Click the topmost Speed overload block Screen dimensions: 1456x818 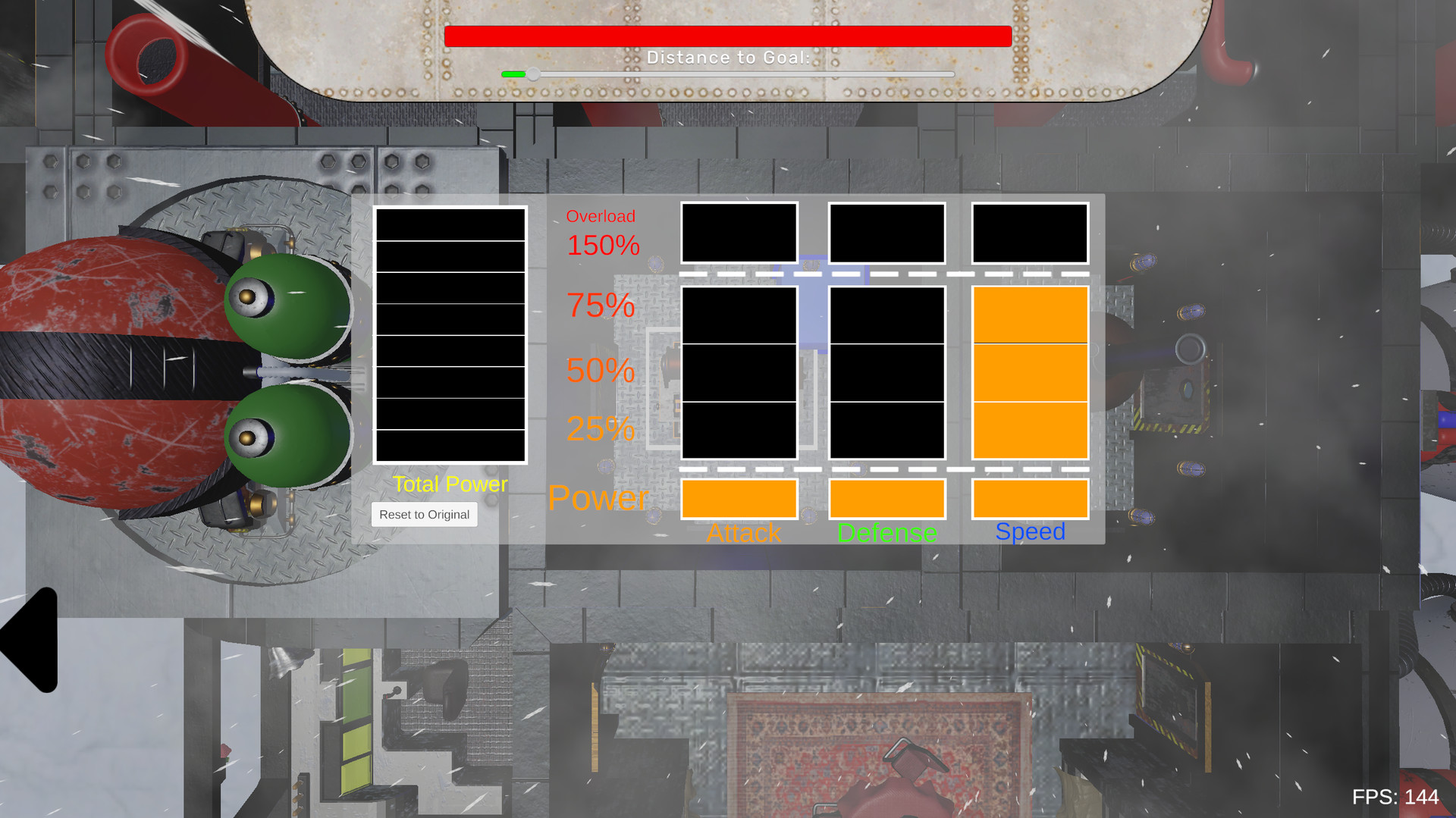pos(1030,233)
